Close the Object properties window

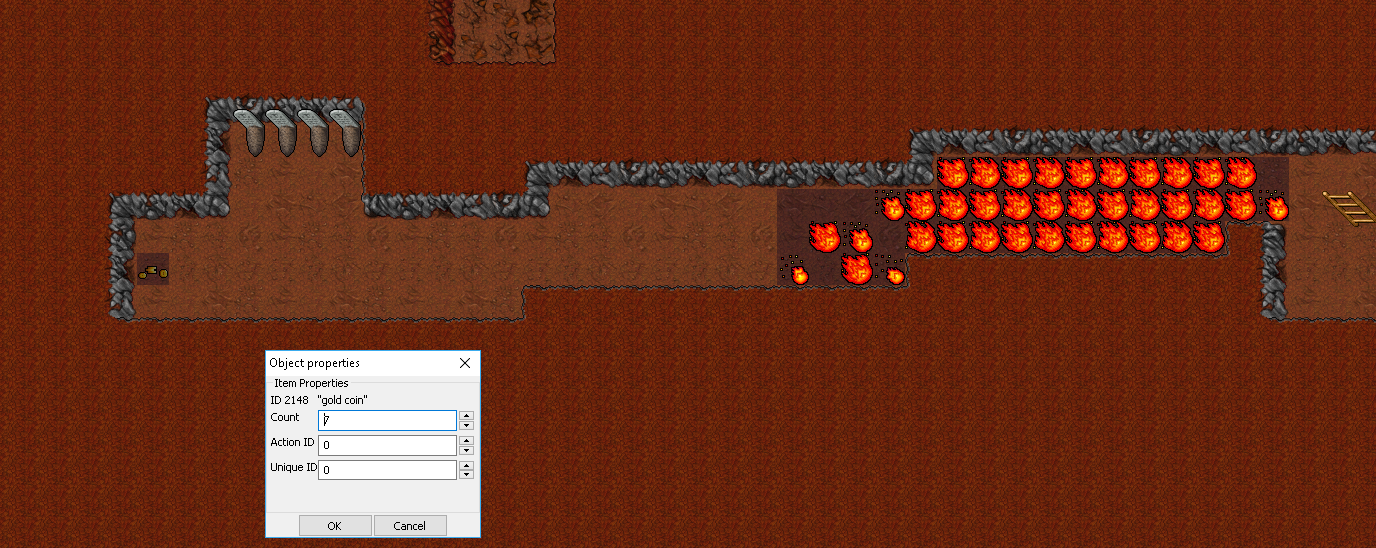465,363
